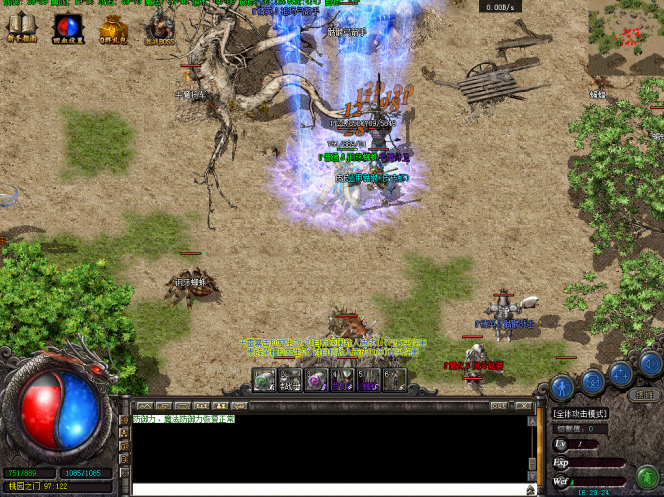Screen dimensions: 664x497
Task: Click the 挂机 button above the attack mode
Action: 644,395
